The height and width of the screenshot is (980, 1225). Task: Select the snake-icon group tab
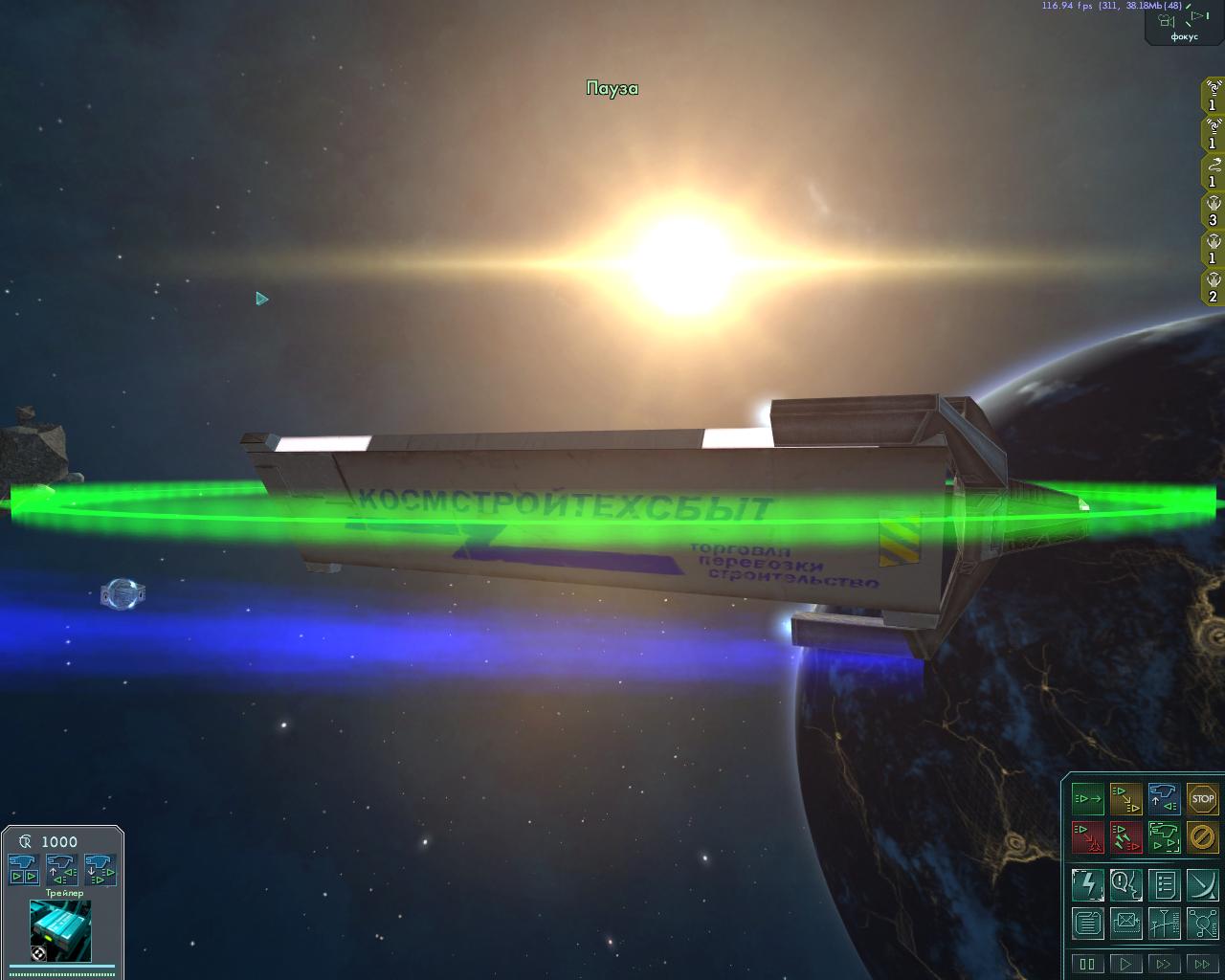pos(1213,172)
